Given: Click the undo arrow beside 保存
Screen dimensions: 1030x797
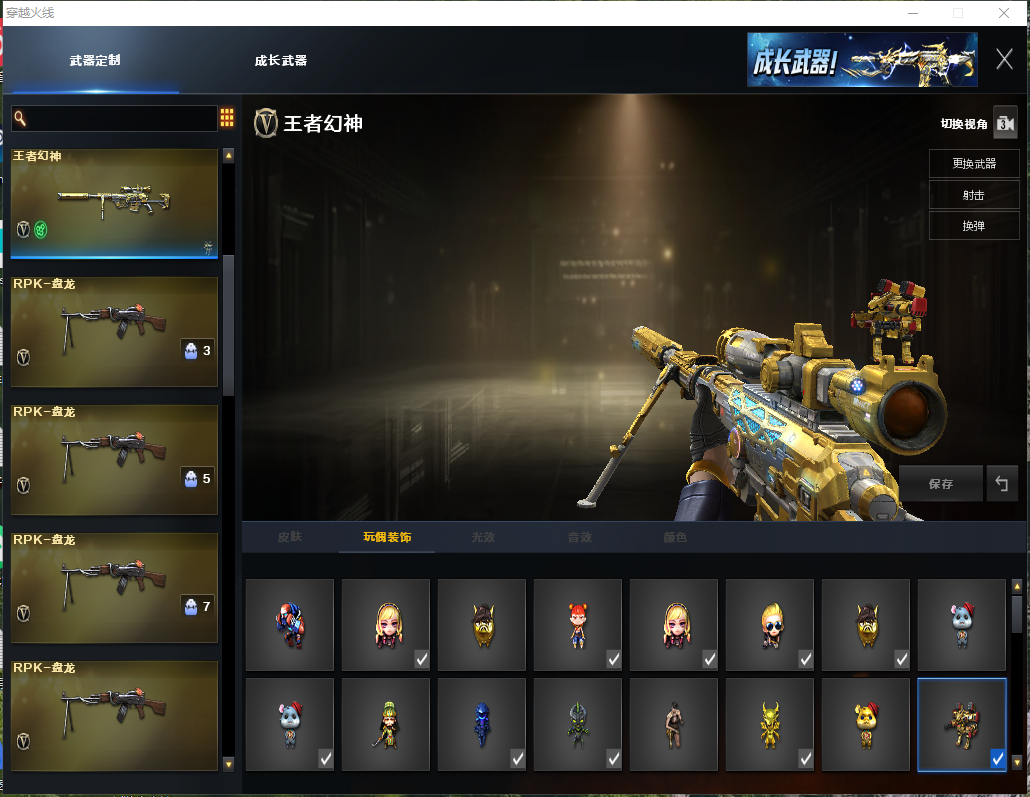Looking at the screenshot, I should (1001, 484).
